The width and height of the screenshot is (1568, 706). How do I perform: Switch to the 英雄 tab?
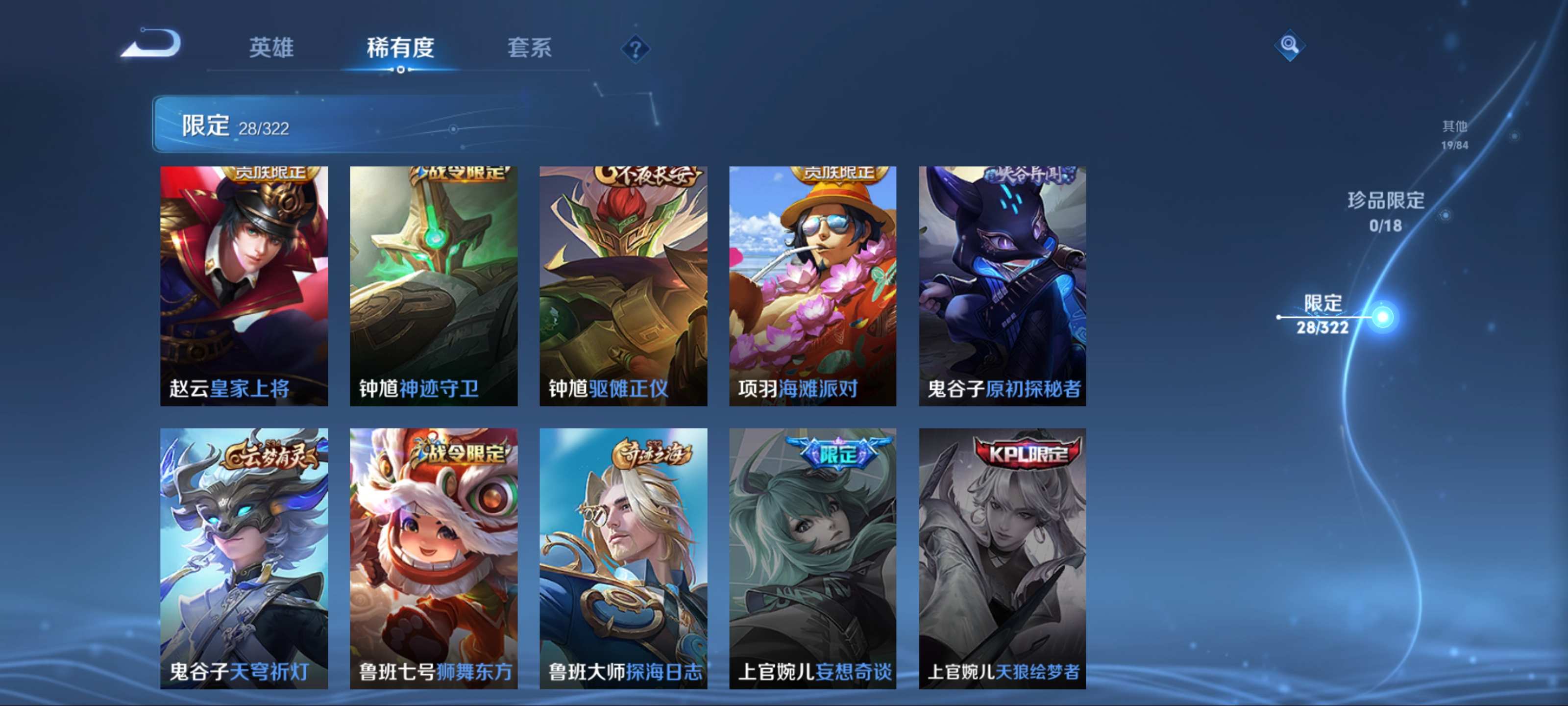(271, 48)
